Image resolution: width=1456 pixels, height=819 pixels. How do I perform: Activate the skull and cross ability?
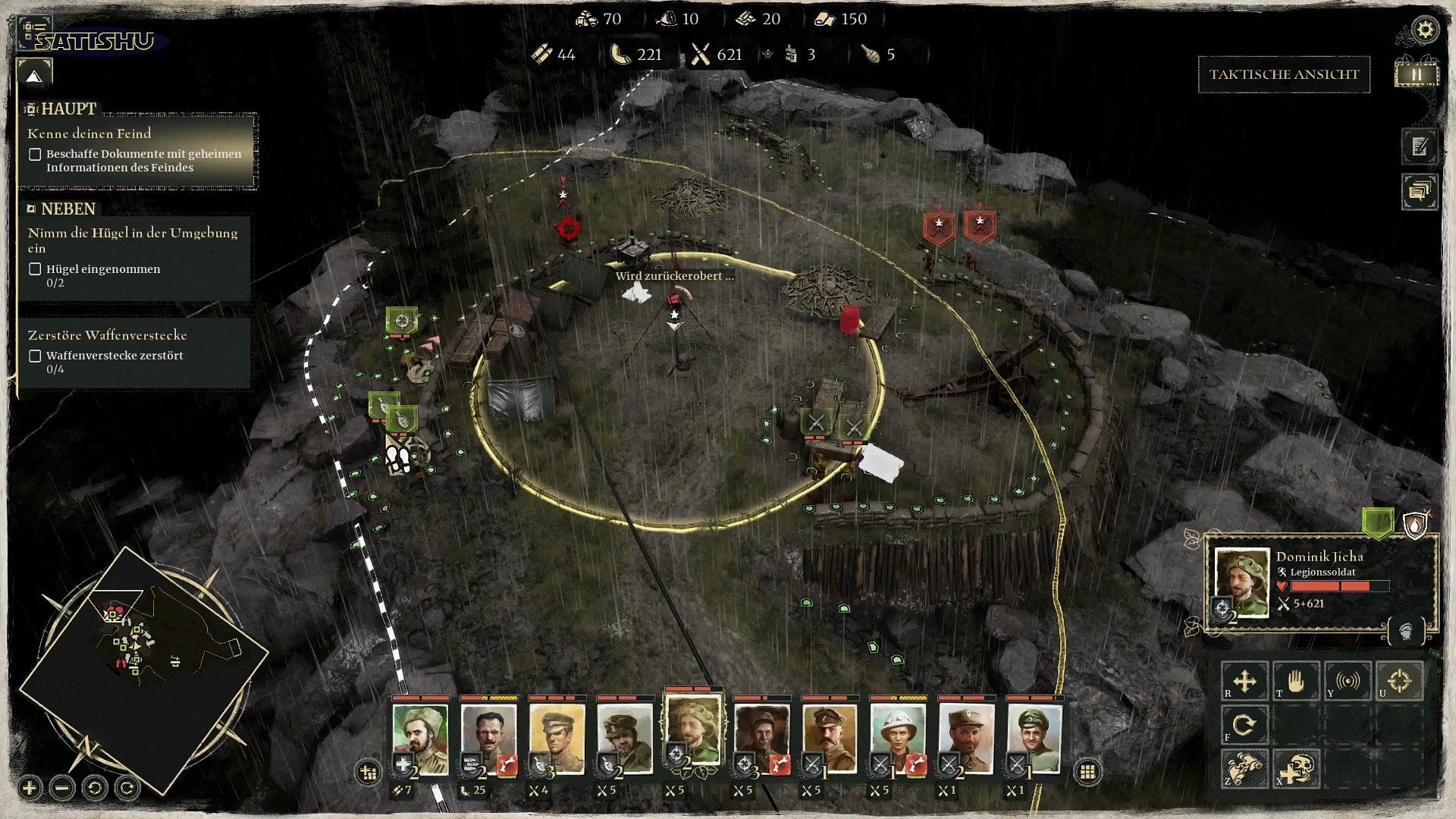click(1295, 768)
